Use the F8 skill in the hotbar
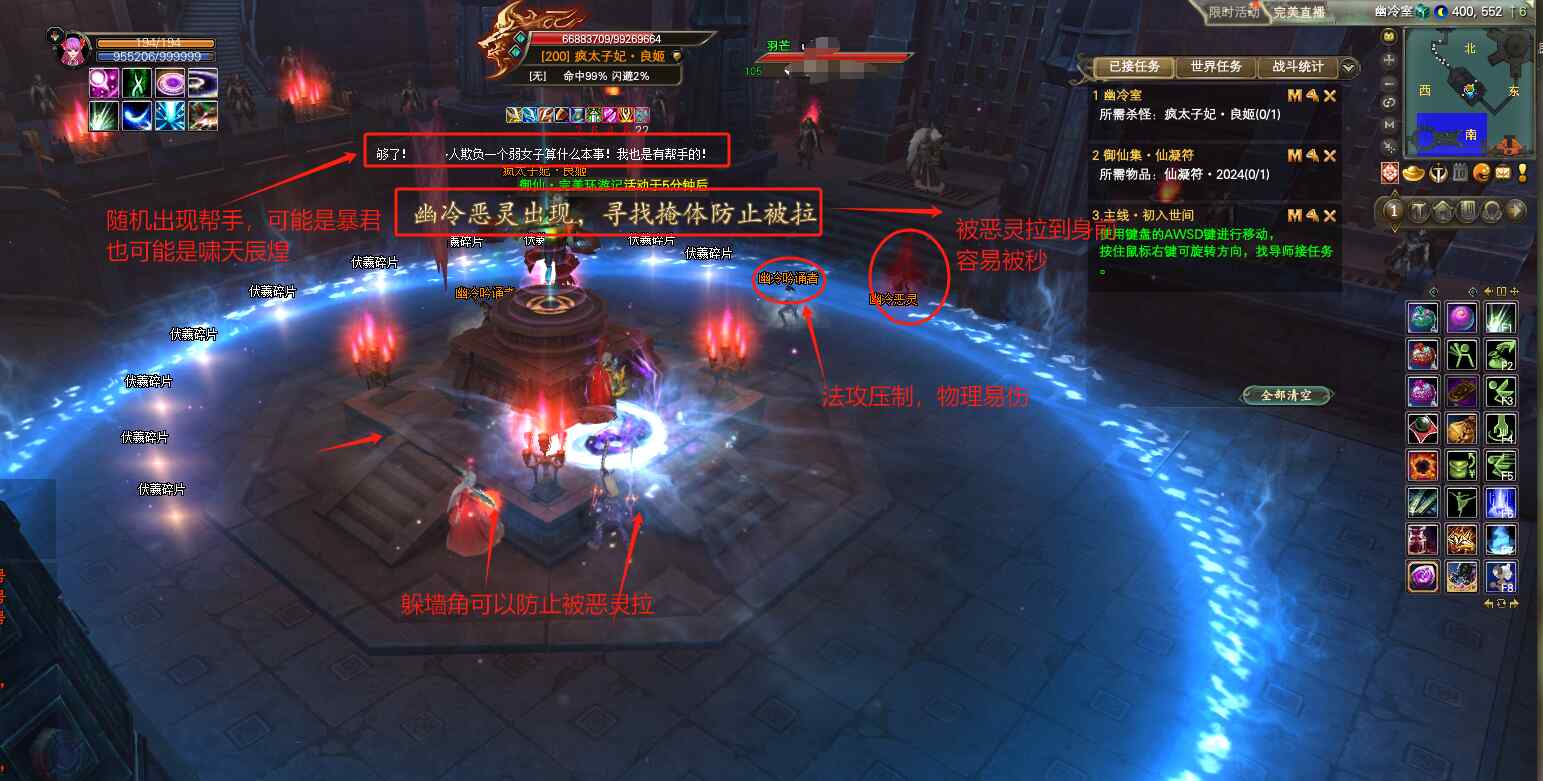The image size is (1543, 781). [x=1500, y=576]
